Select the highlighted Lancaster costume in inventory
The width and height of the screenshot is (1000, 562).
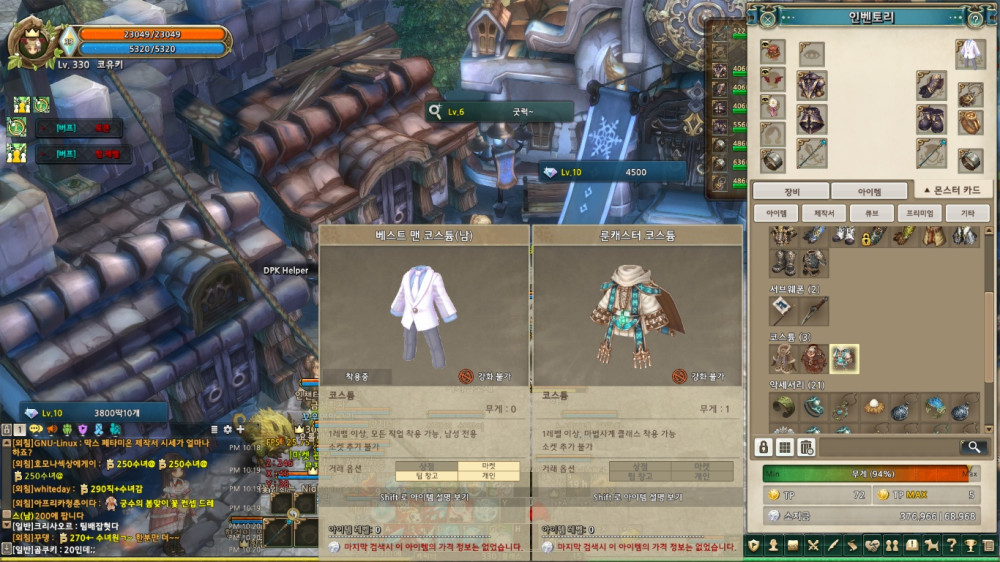(844, 358)
